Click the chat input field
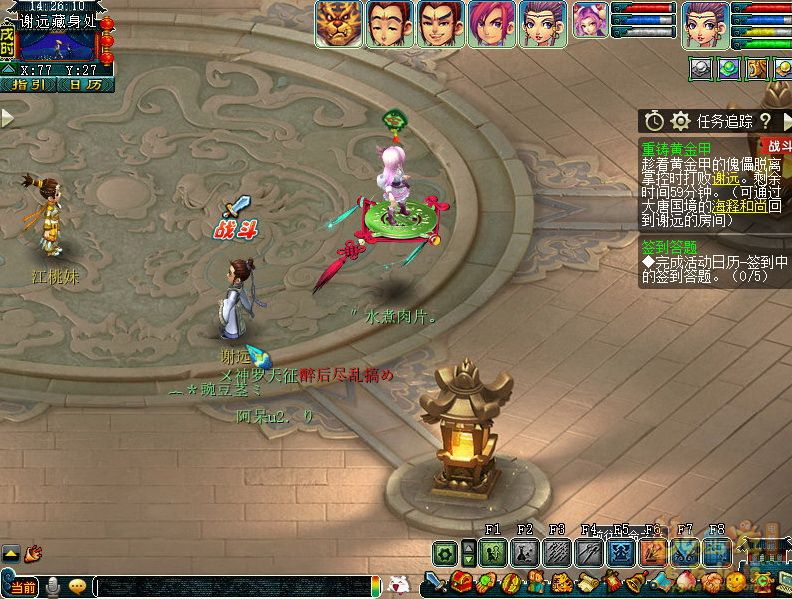The width and height of the screenshot is (792, 599). [x=230, y=586]
